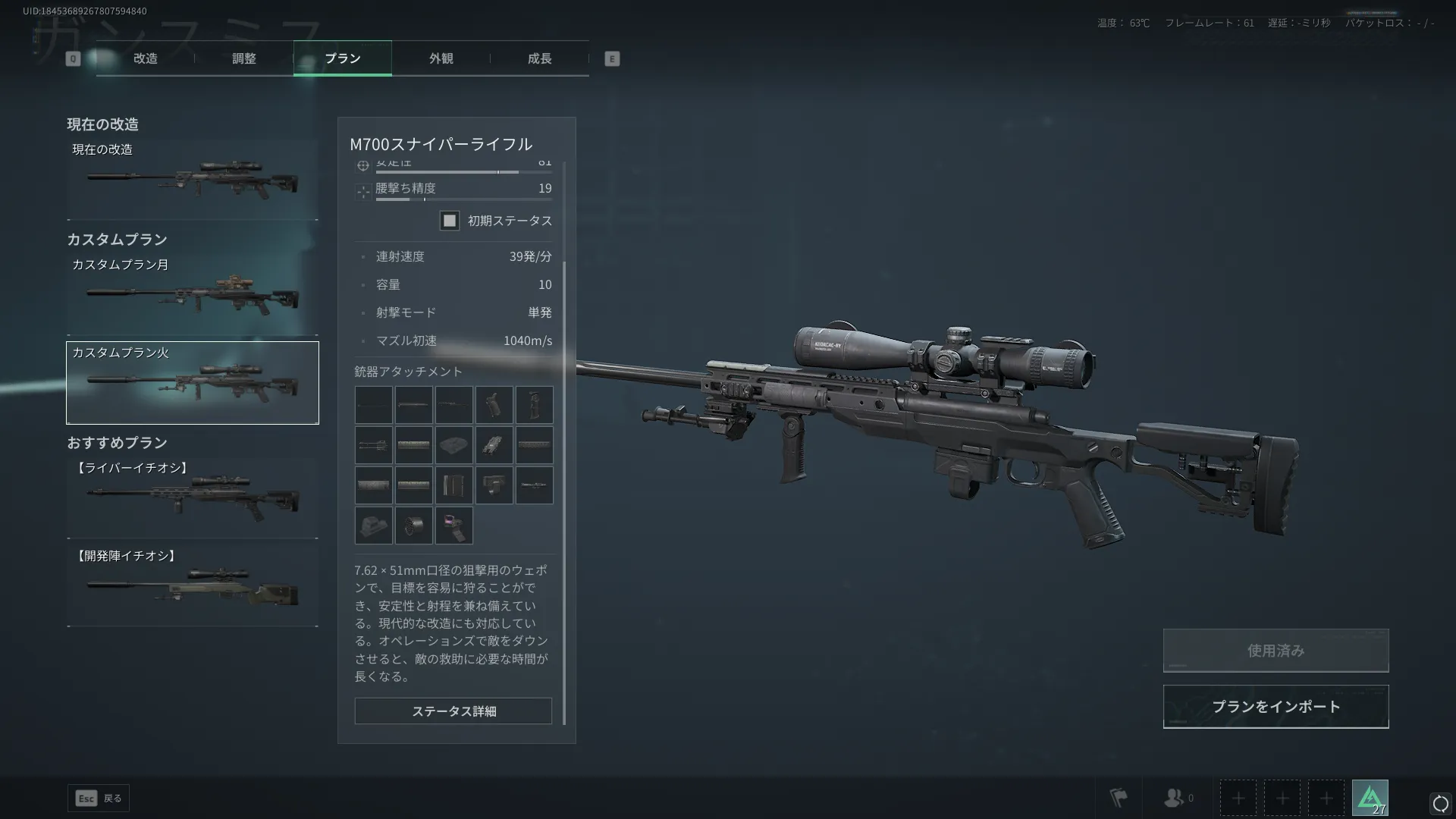Toggle the 初期ステータス checkbox
Viewport: 1456px width, 819px height.
(x=450, y=221)
